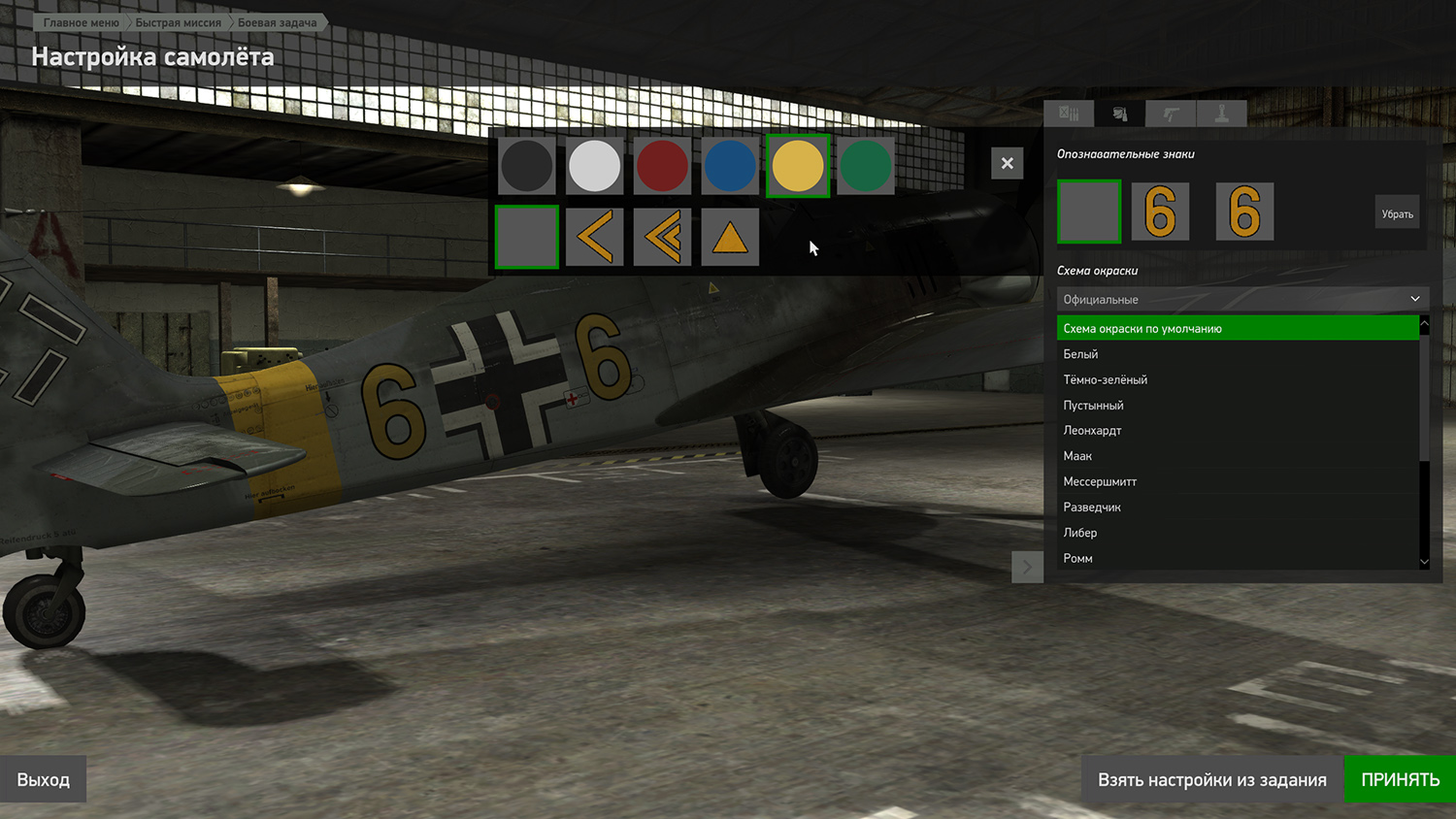Select the blue color swatch
Viewport: 1456px width, 819px height.
tap(730, 166)
